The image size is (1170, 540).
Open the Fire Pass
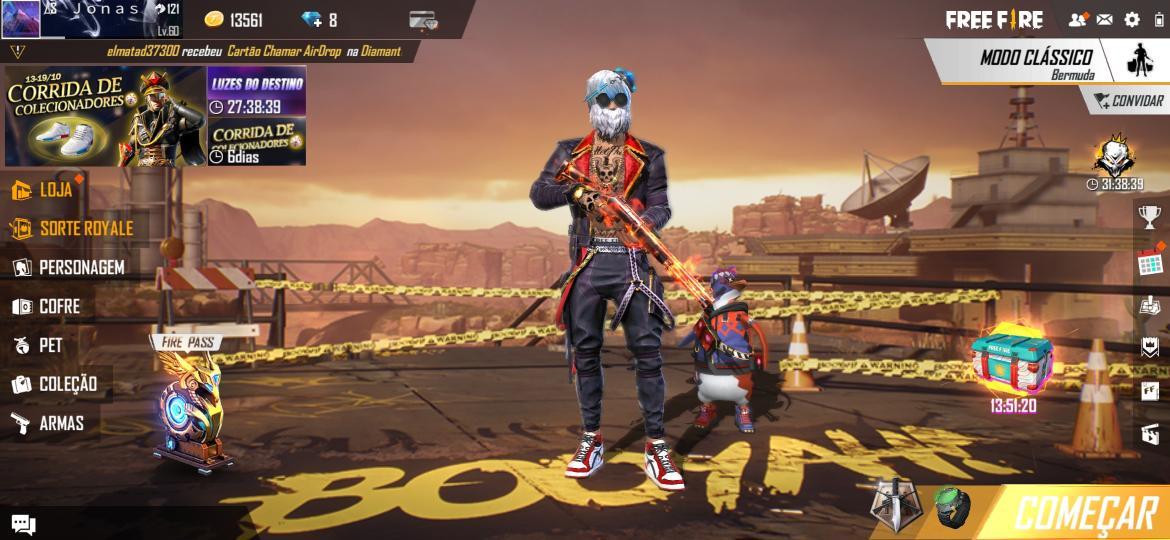click(190, 400)
